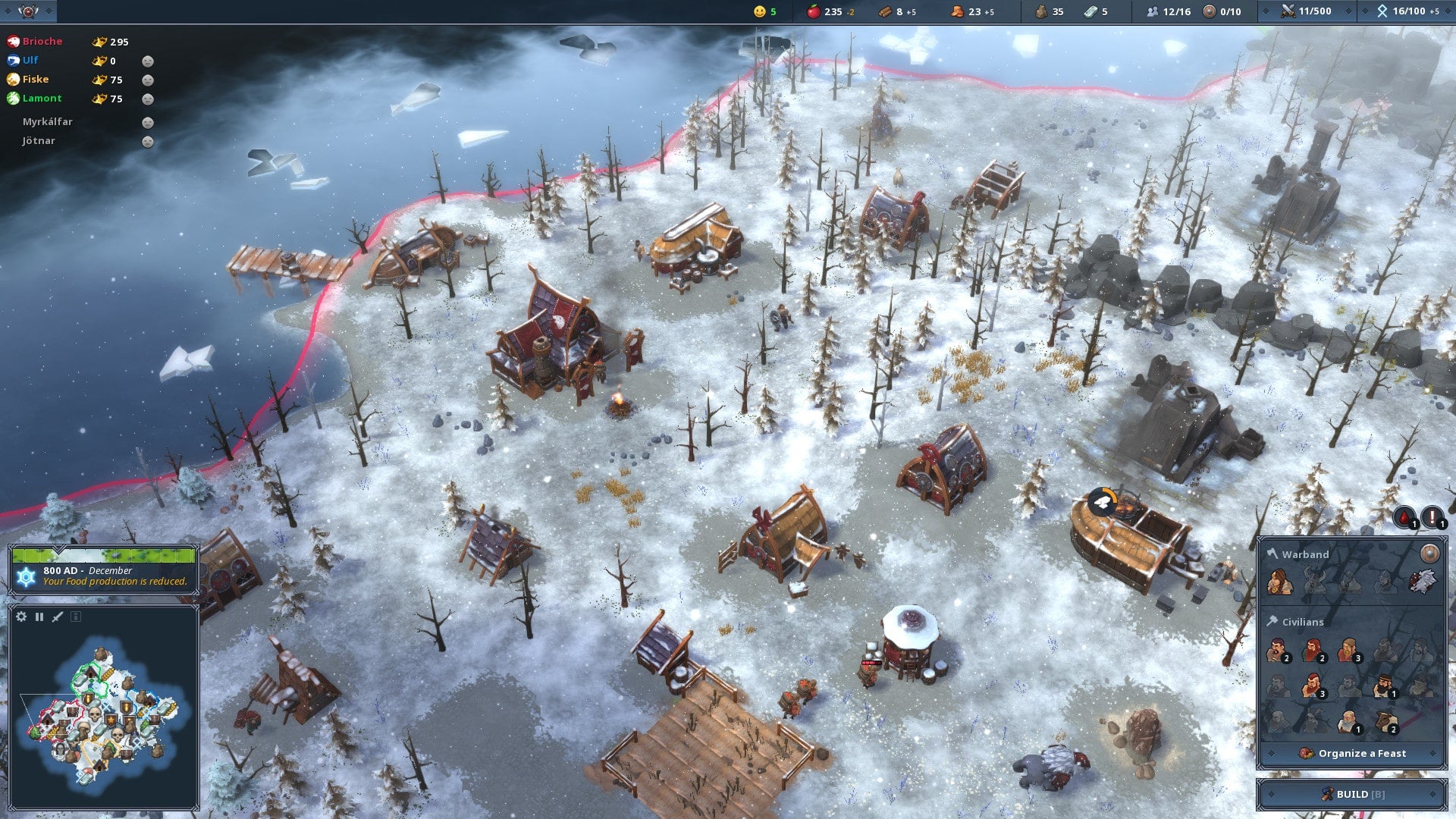
Task: Toggle the pause button above the minimap
Action: click(x=39, y=617)
